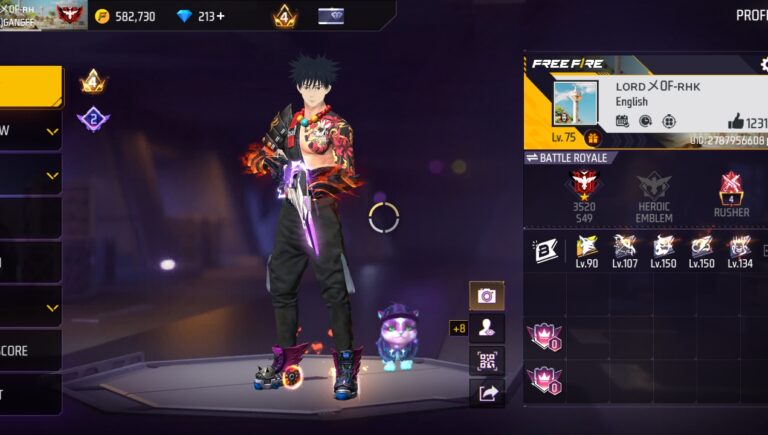Tap the share arrow button
This screenshot has height=435, width=768.
[487, 393]
